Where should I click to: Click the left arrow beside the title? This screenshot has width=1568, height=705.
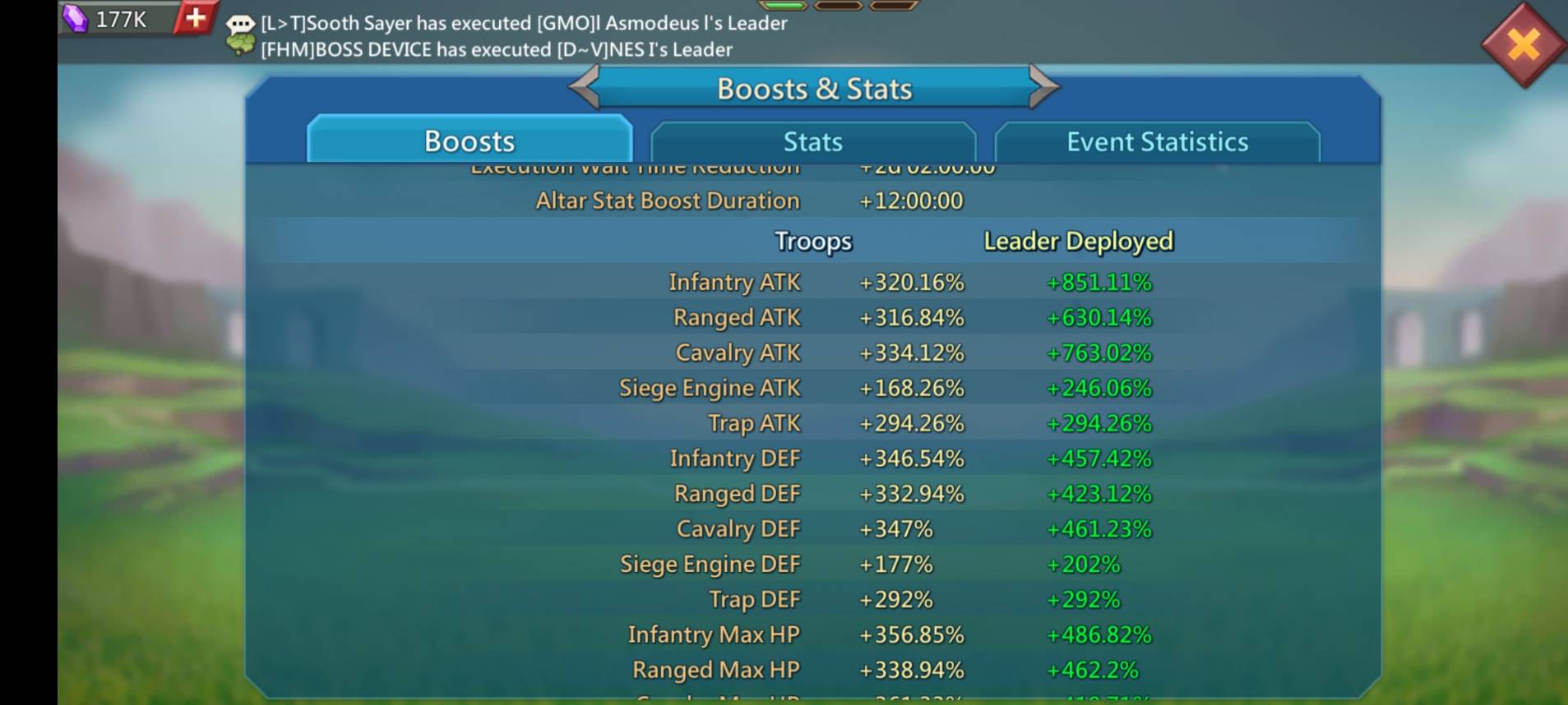coord(585,87)
